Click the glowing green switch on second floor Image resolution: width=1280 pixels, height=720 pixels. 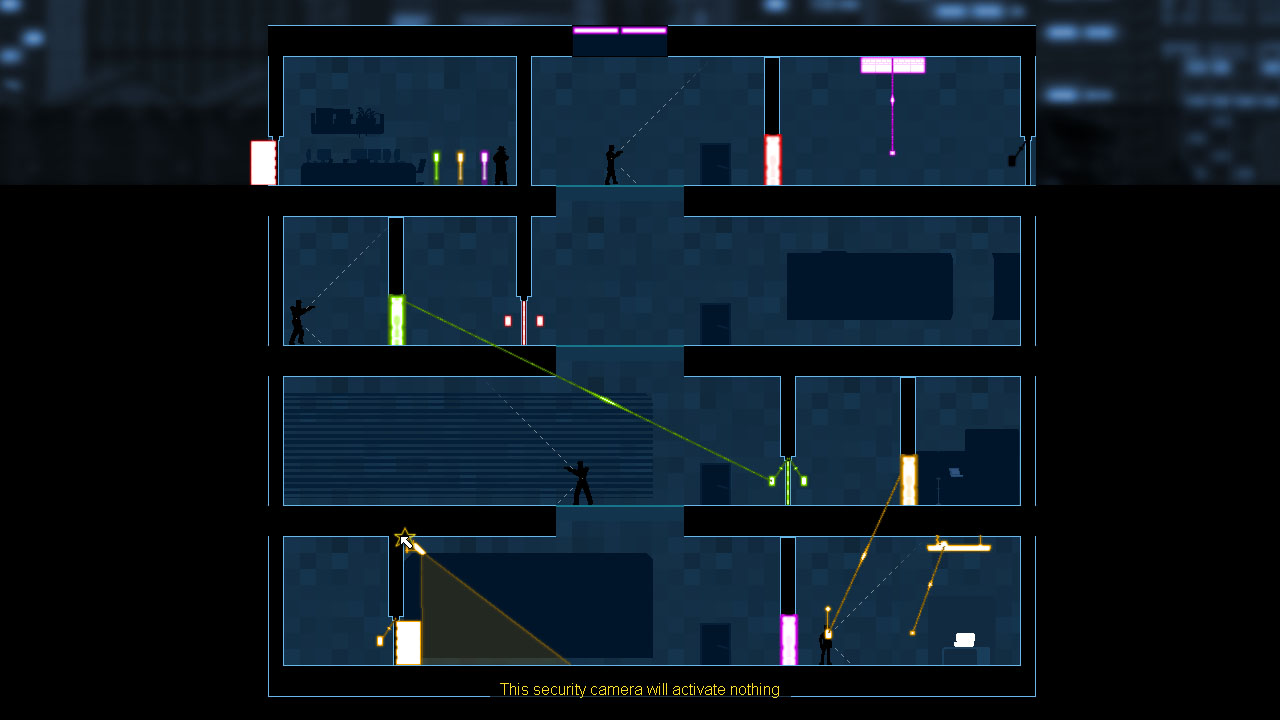tap(396, 318)
